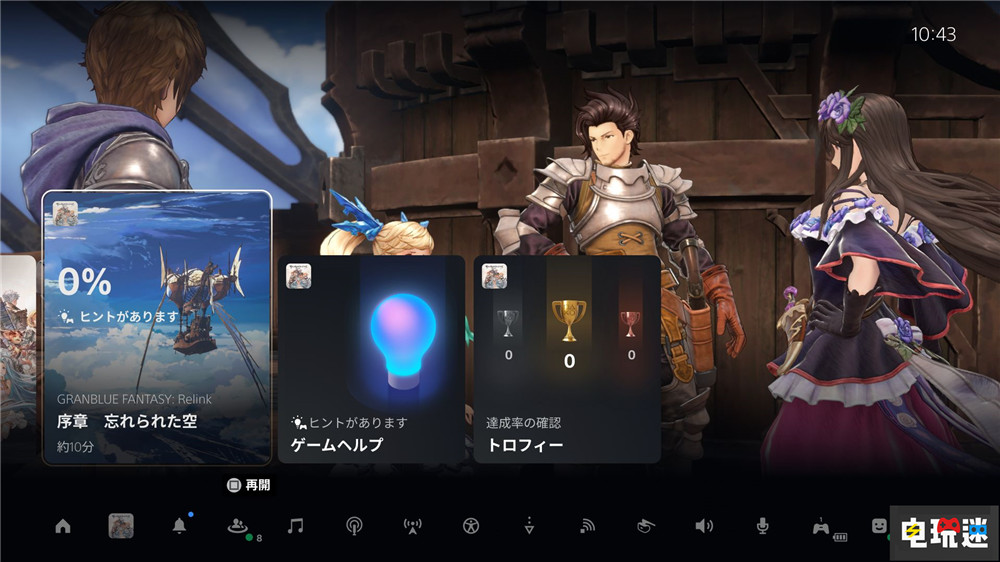The width and height of the screenshot is (1000, 562).
Task: Open the profile smiley face icon
Action: 878,526
